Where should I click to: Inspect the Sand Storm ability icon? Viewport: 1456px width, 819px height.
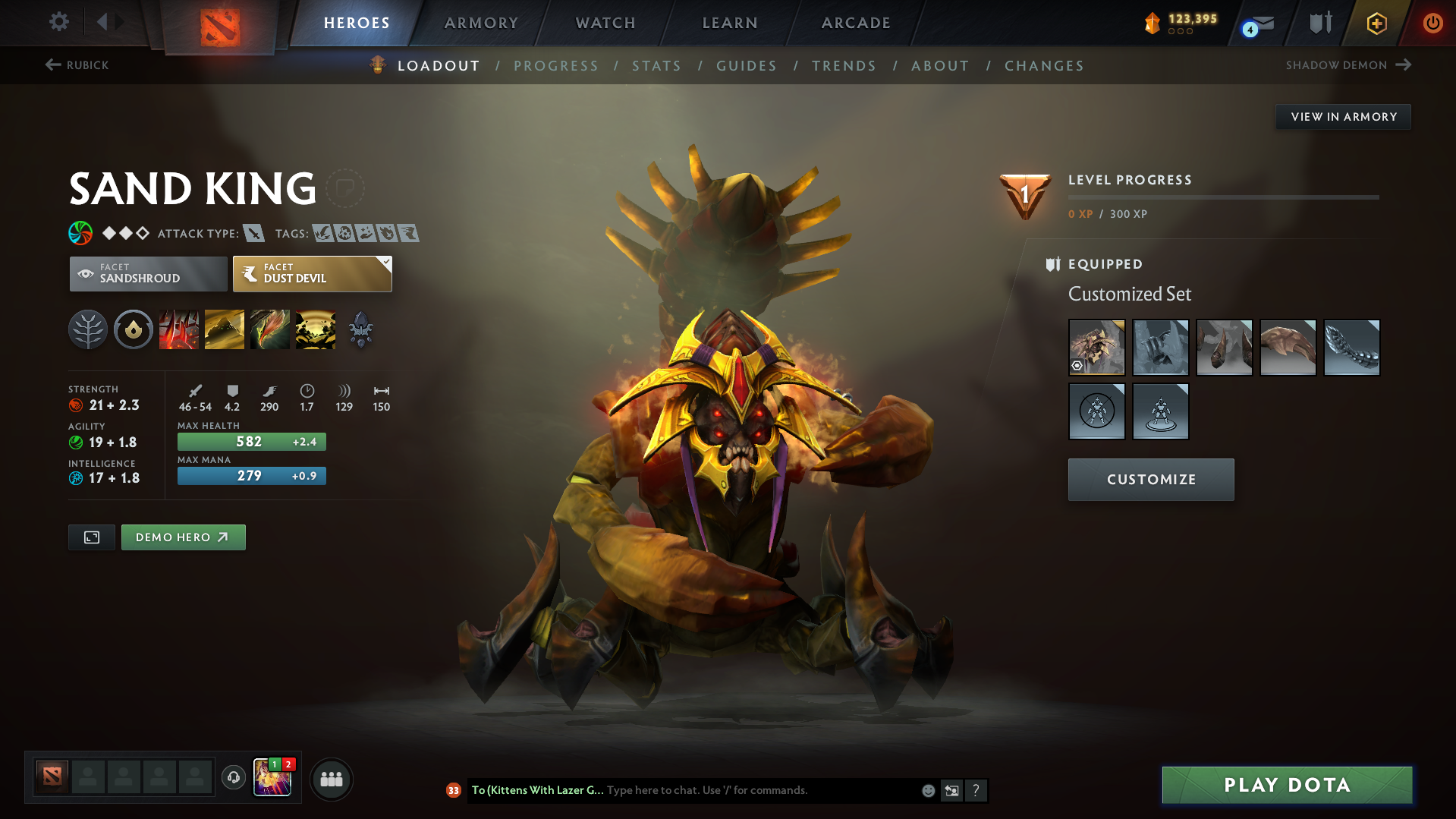point(225,329)
